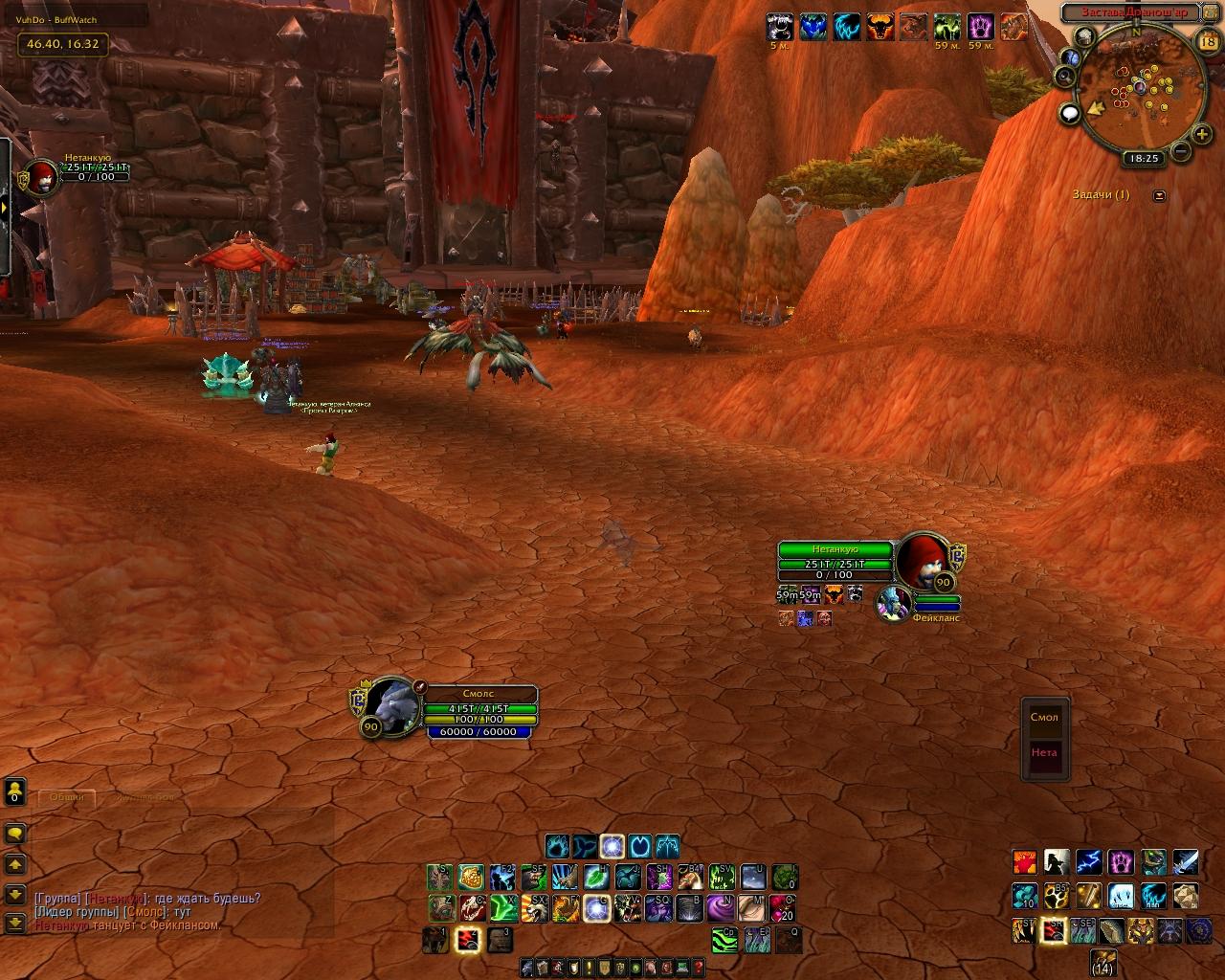Image resolution: width=1225 pixels, height=980 pixels.
Task: Select the Смолс player unit portrait
Action: 391,706
